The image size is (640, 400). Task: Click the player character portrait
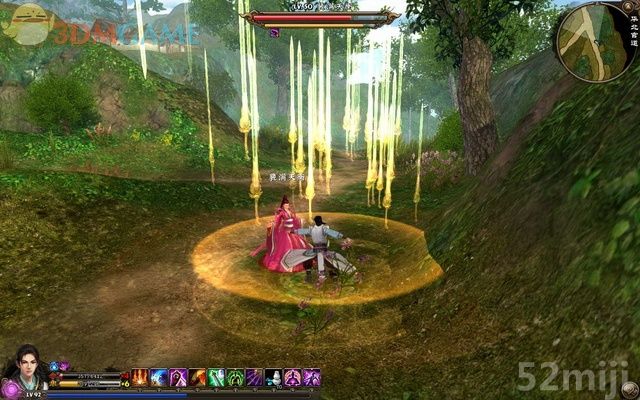[x=24, y=368]
